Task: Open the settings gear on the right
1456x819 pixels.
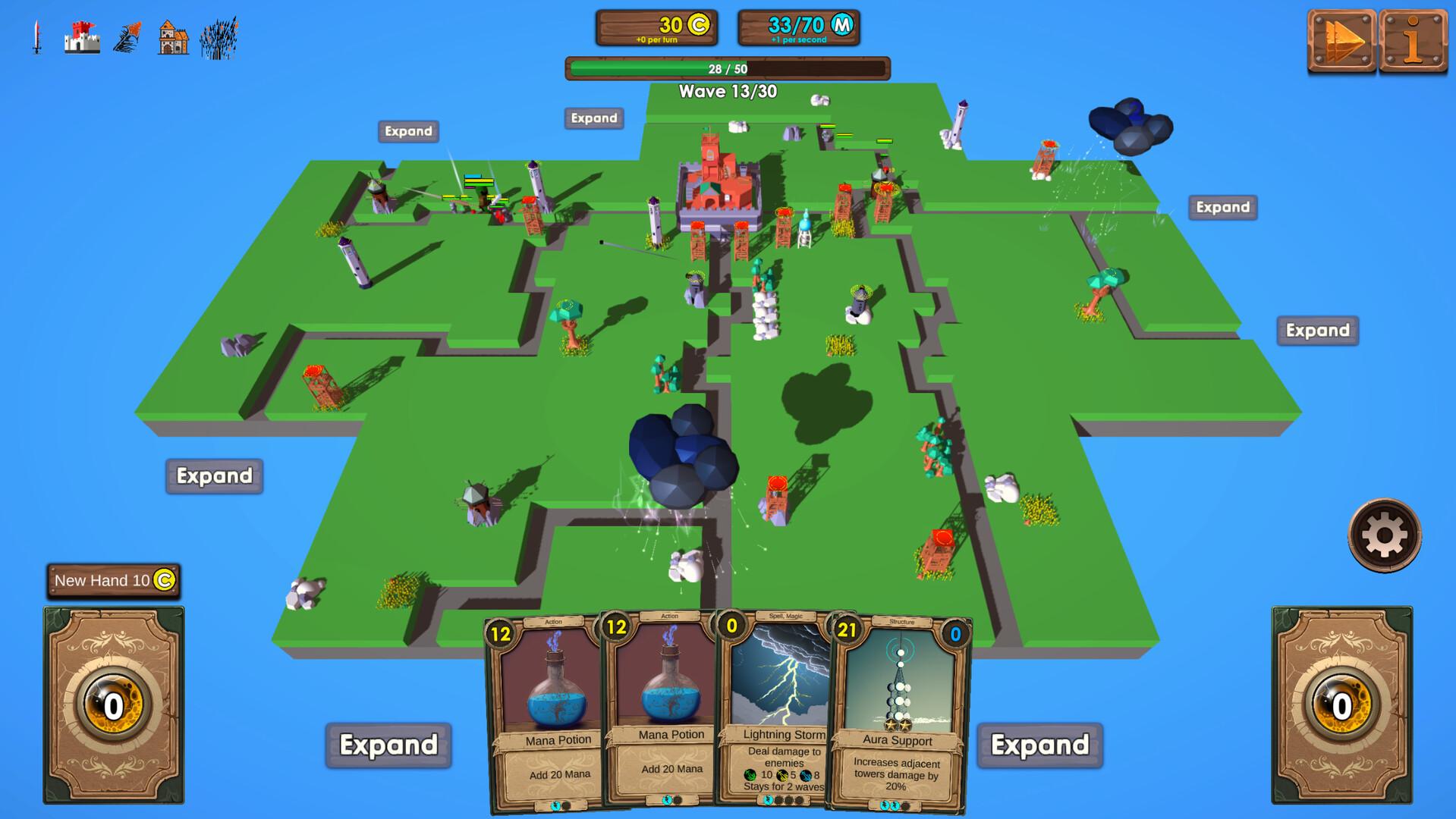Action: click(x=1383, y=535)
